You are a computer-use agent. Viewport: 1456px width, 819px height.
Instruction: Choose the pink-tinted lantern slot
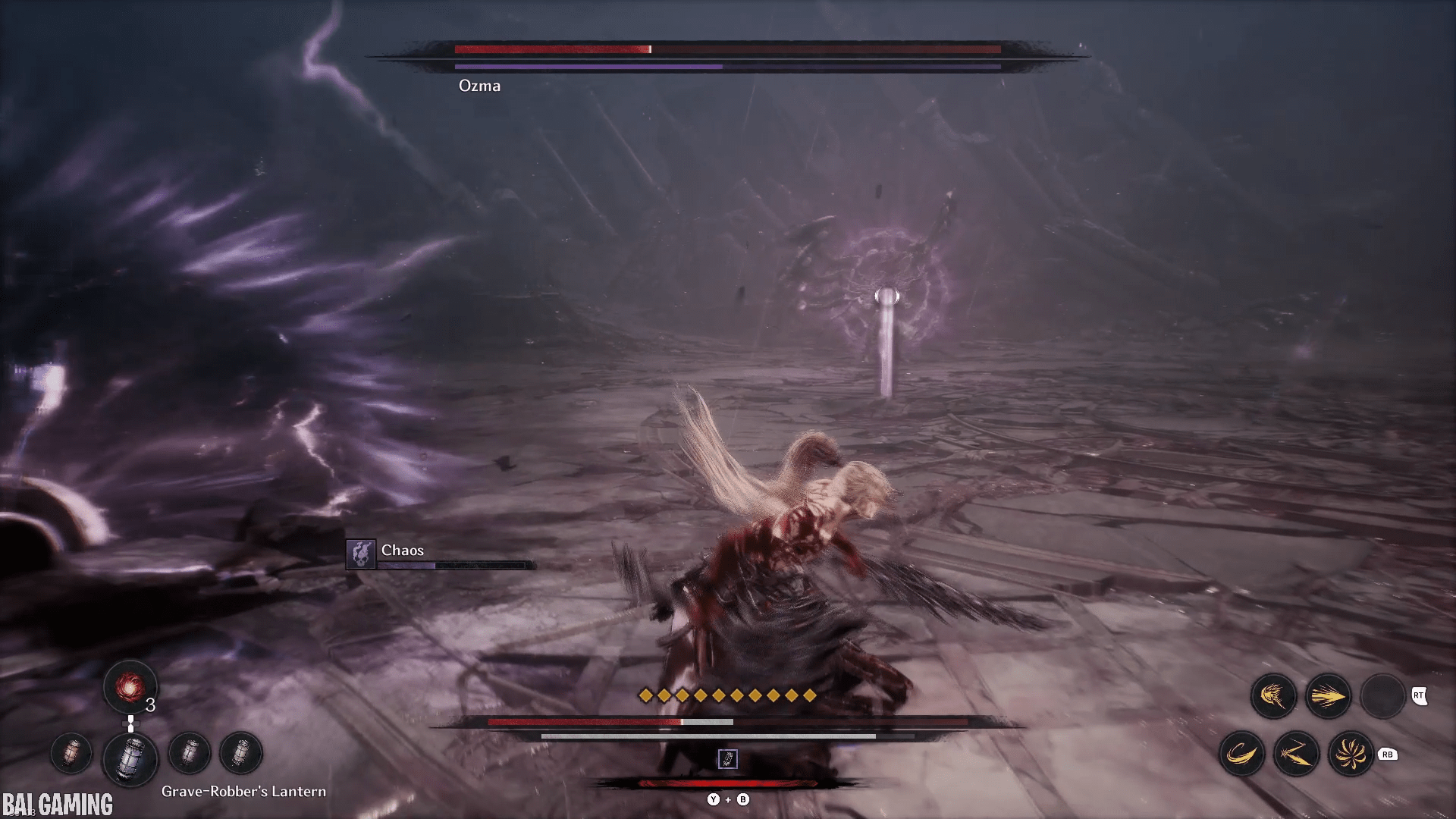point(71,754)
